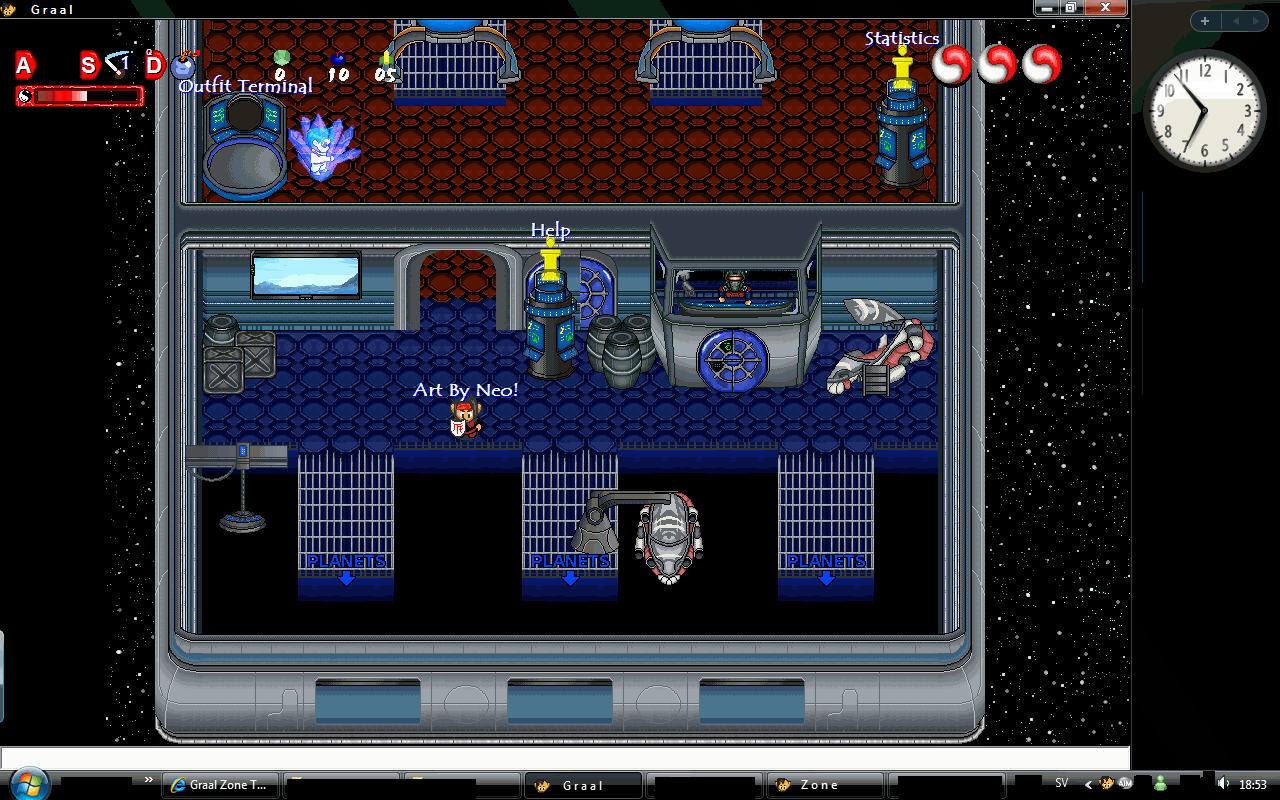The height and width of the screenshot is (800, 1280).
Task: Open the volume control in system tray
Action: coord(1223,784)
